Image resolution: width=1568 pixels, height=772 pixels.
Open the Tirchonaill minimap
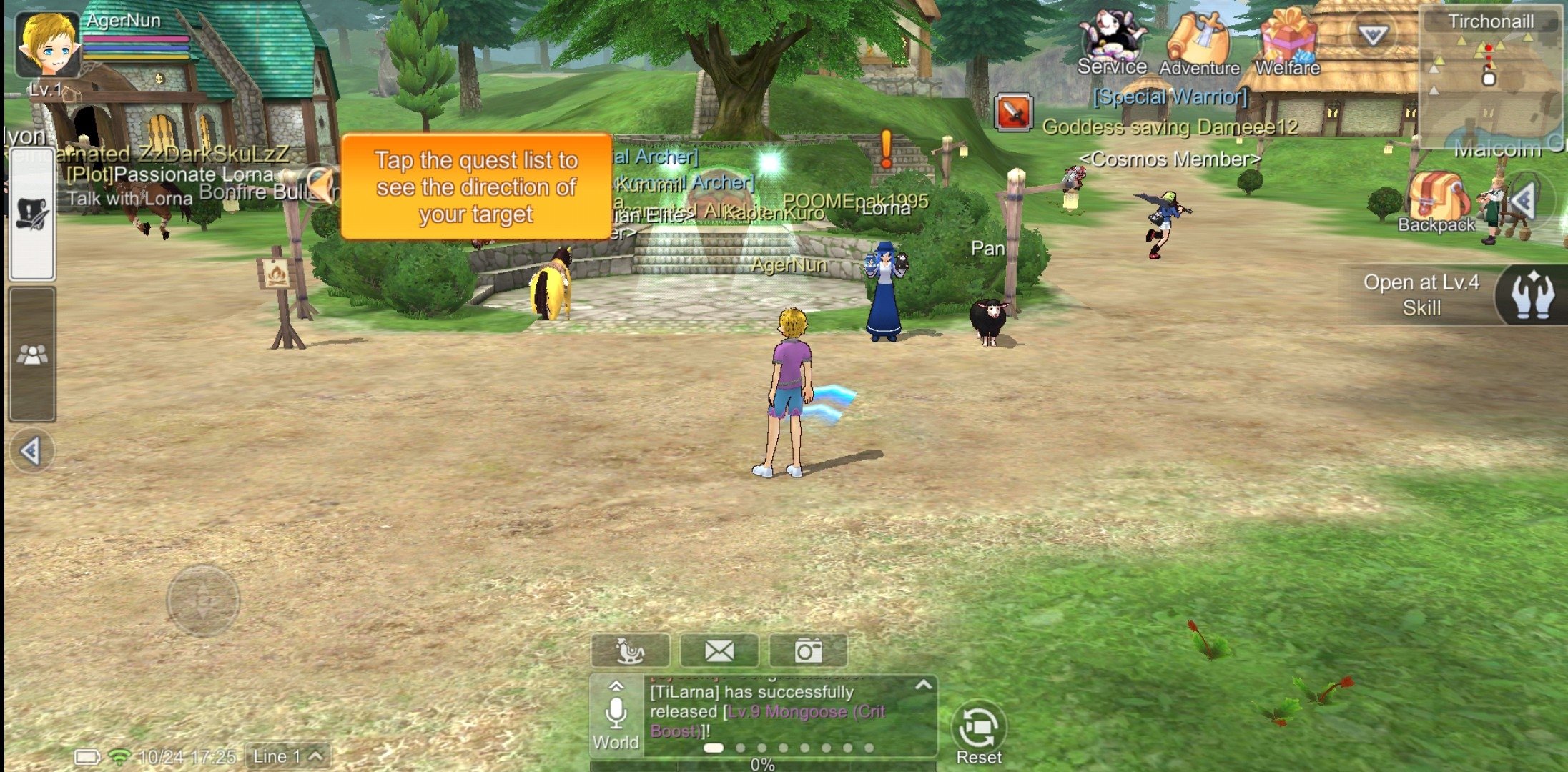click(1490, 79)
